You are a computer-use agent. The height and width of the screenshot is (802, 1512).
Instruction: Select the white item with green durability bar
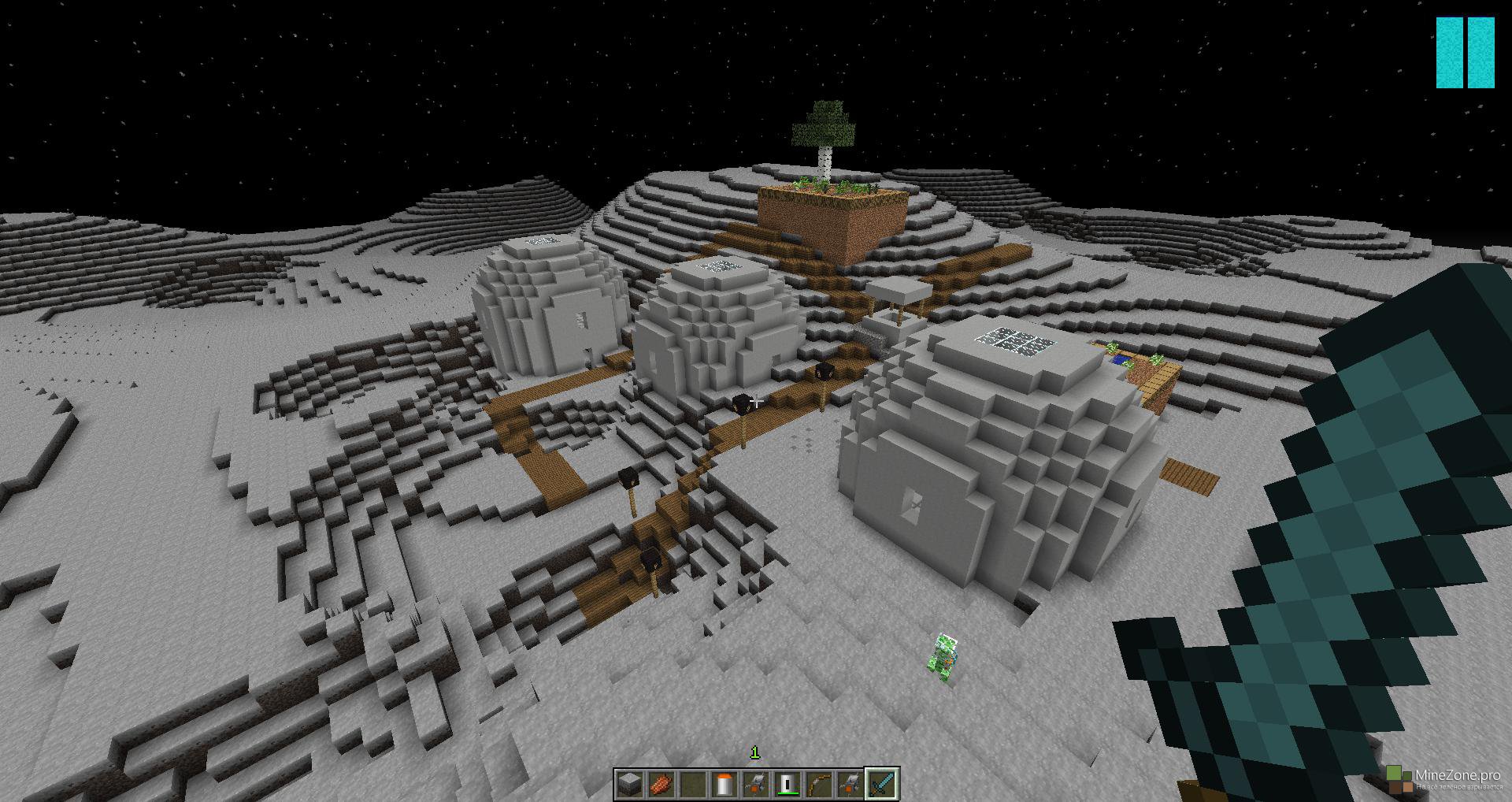(x=787, y=784)
